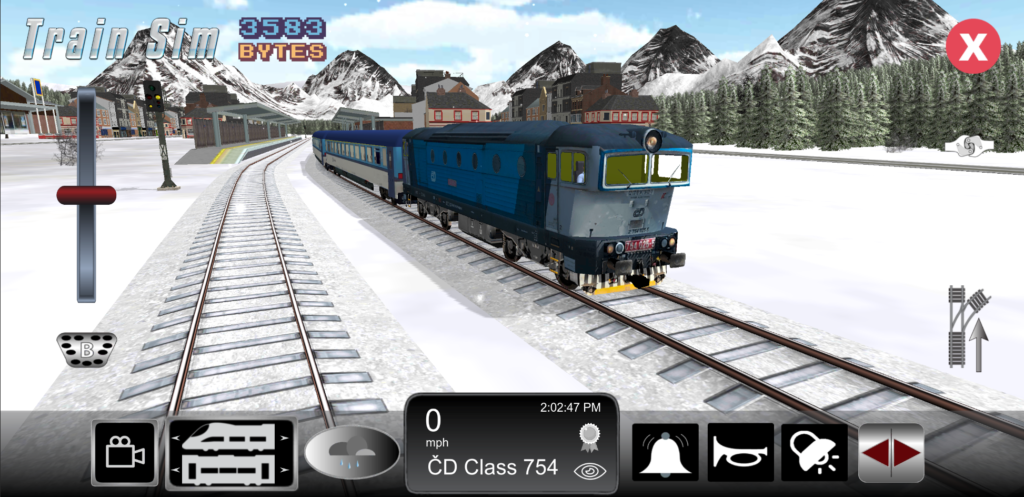Reverse direction using the red arrows button
Image resolution: width=1024 pixels, height=497 pixels.
891,453
